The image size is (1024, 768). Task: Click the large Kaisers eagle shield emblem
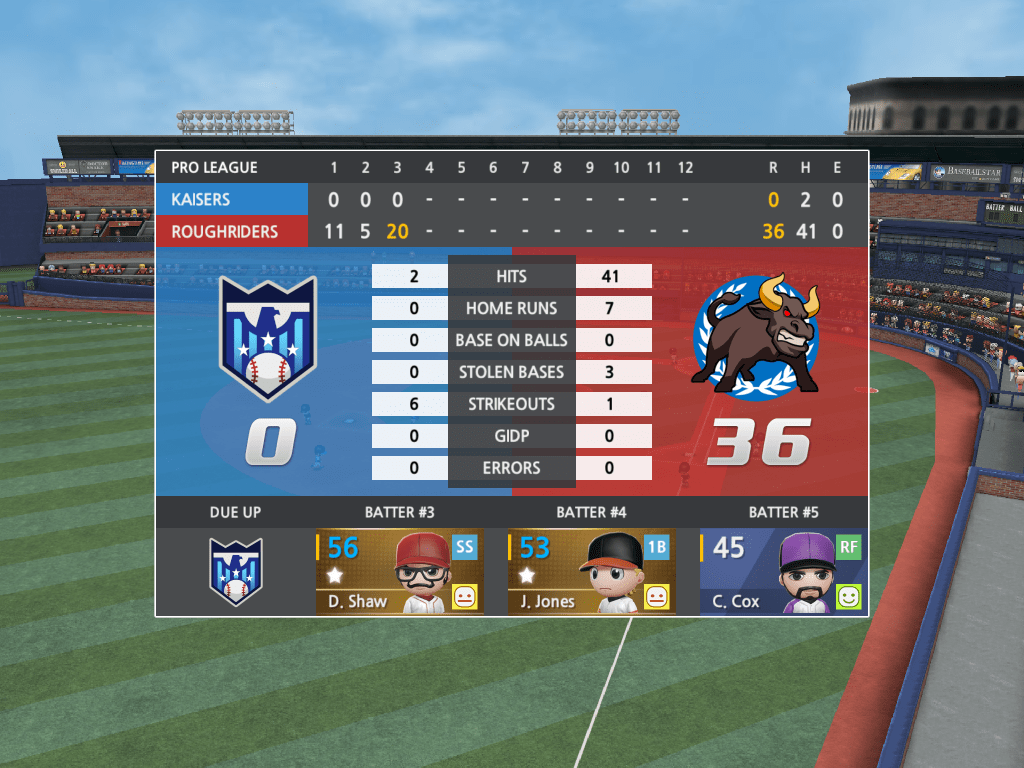pyautogui.click(x=268, y=338)
